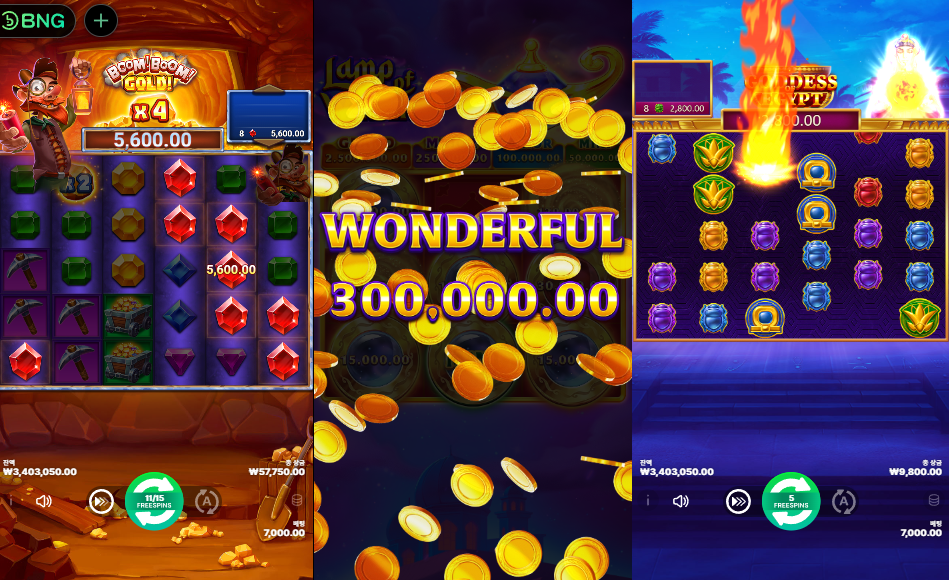
Task: Open the info page for the Goddess of Egypt game
Action: point(648,501)
